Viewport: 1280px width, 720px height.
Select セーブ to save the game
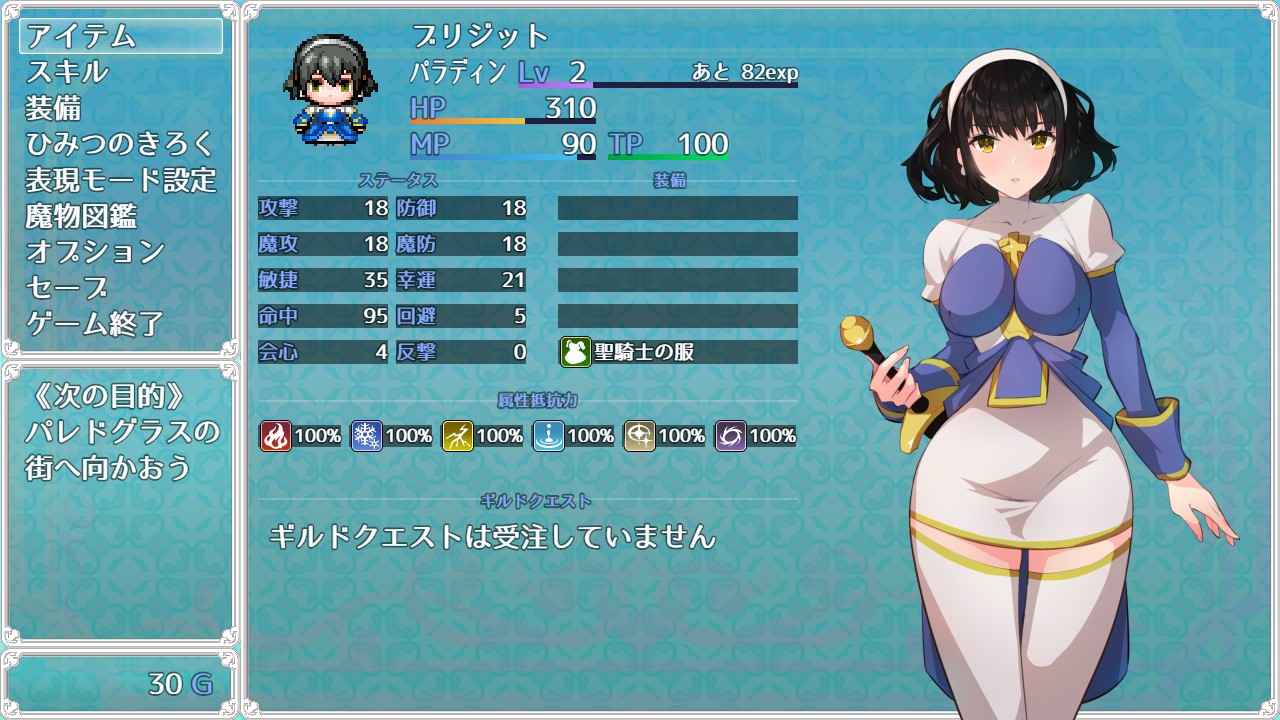pyautogui.click(x=120, y=288)
